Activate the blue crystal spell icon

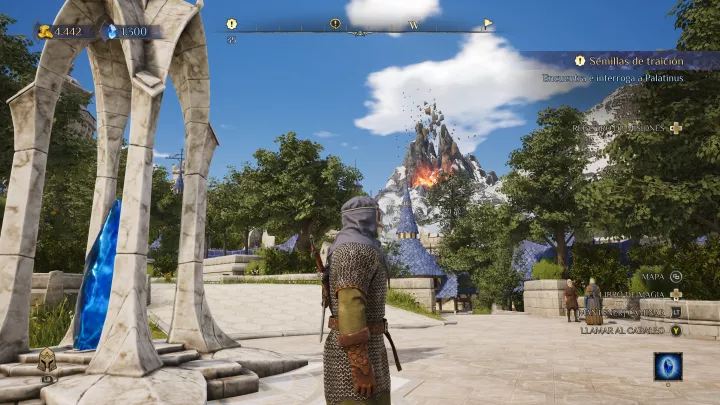(x=667, y=367)
